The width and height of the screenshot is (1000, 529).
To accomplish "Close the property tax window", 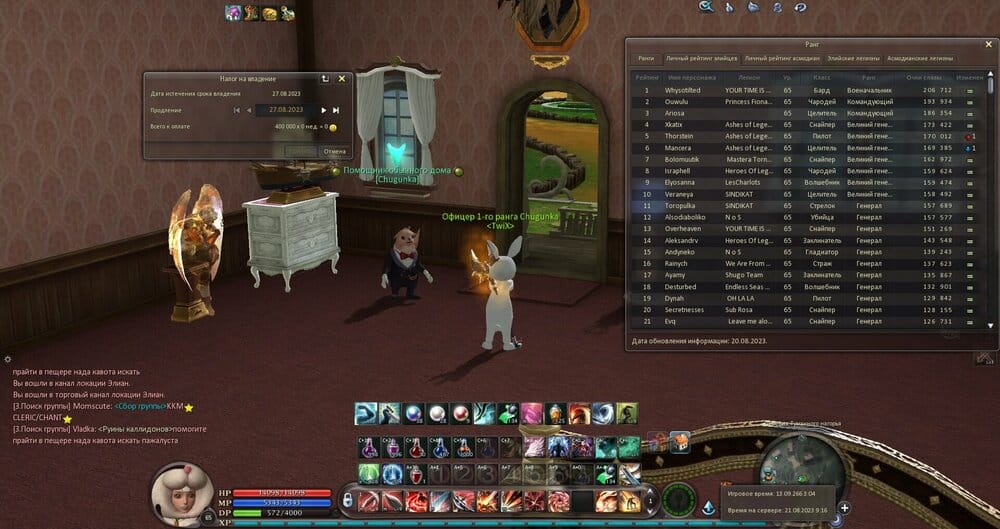I will [341, 78].
